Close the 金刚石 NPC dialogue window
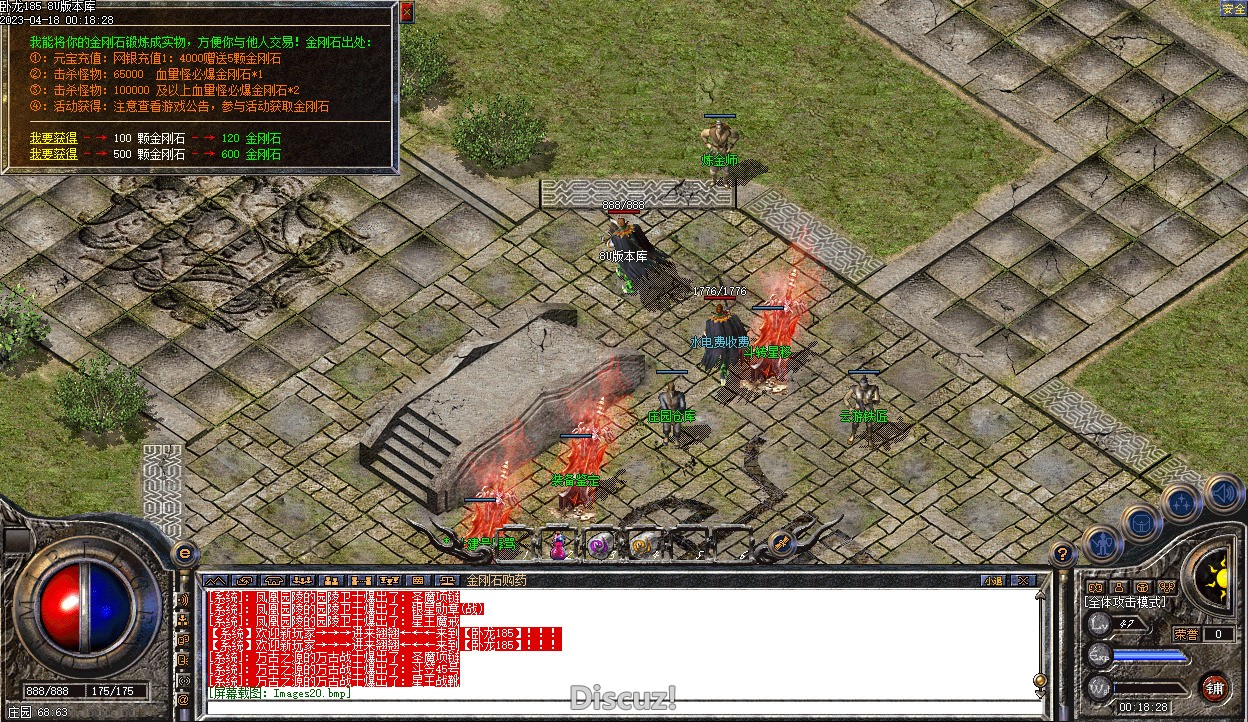This screenshot has width=1248, height=722. coord(406,12)
